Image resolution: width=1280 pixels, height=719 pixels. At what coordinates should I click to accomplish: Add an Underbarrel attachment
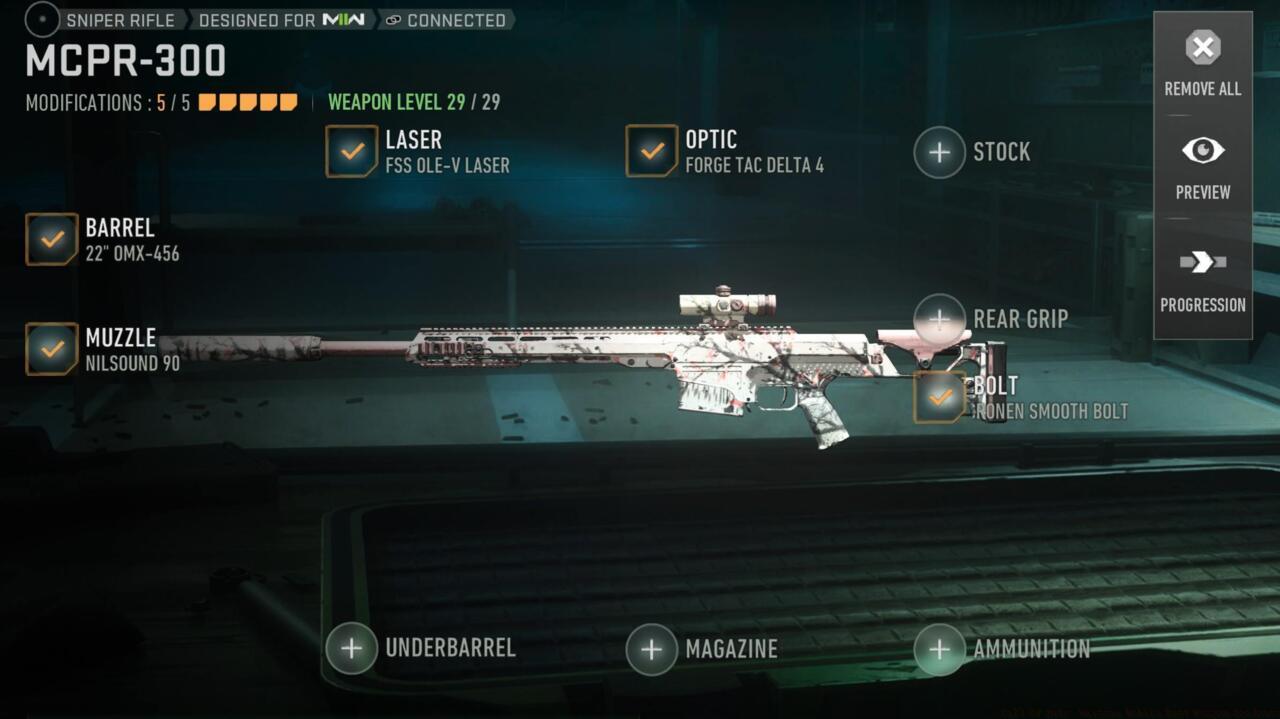point(352,648)
